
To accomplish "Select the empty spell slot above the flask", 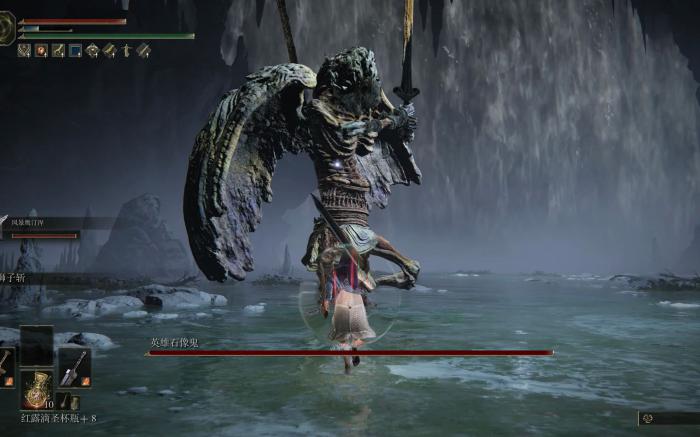I will pos(36,344).
